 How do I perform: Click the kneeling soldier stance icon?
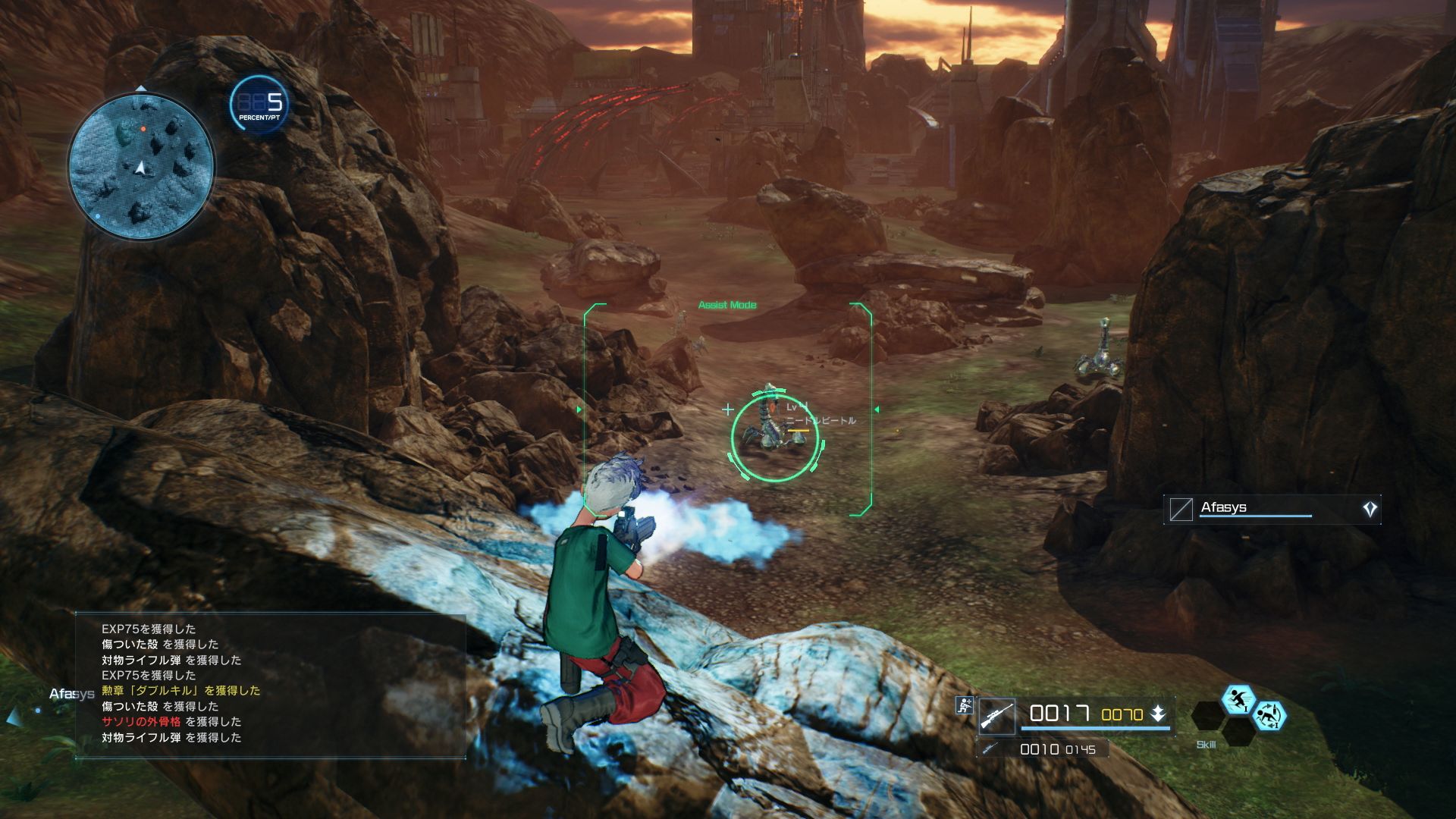(x=965, y=705)
